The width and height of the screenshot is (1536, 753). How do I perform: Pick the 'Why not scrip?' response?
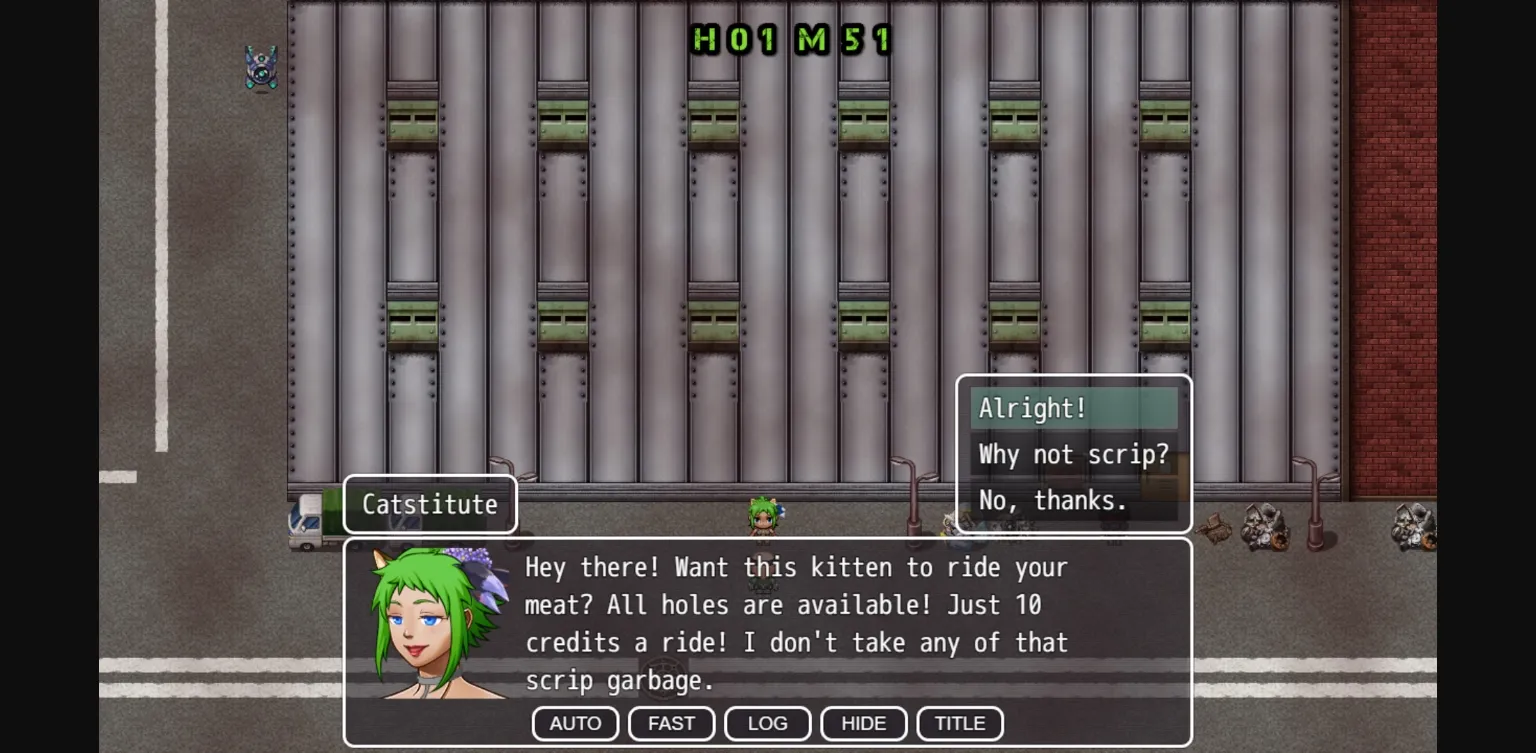(x=1073, y=454)
